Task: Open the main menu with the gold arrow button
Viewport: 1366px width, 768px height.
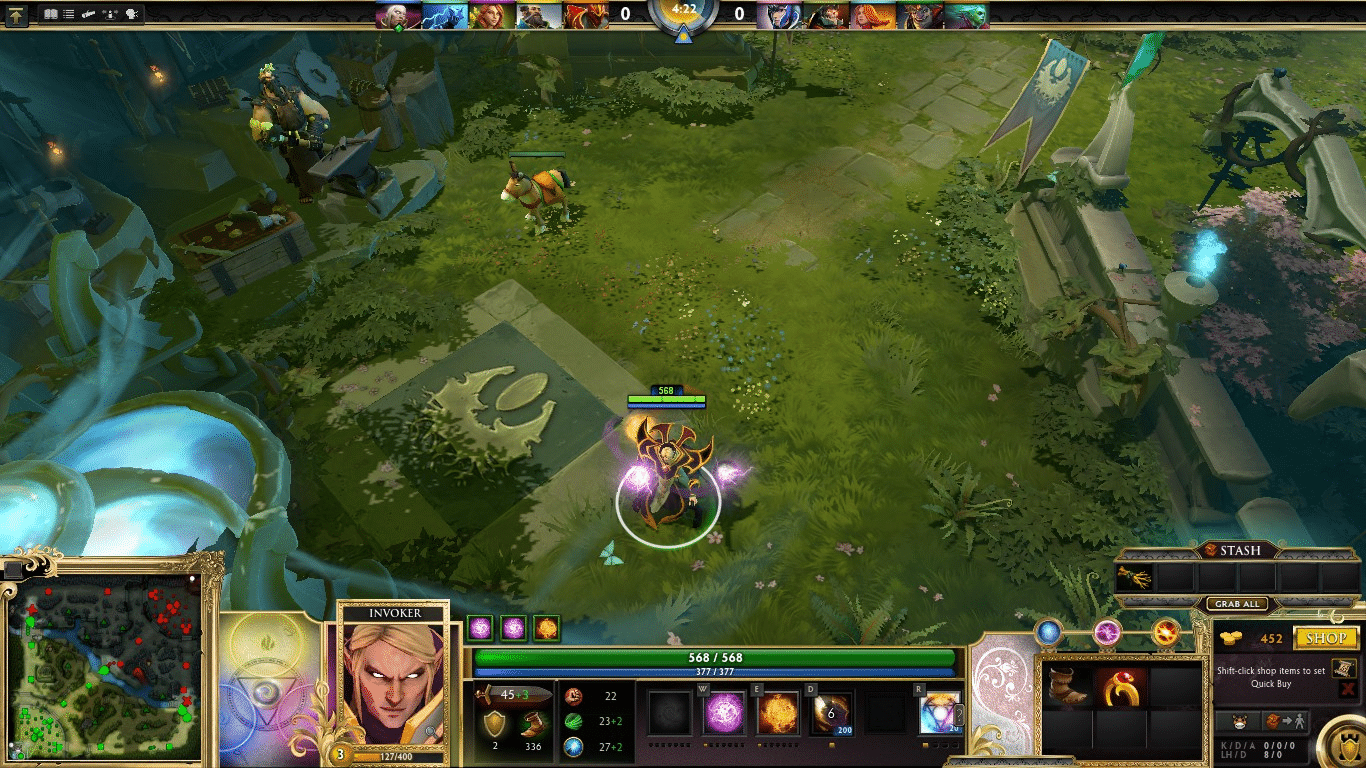Action: pos(17,14)
